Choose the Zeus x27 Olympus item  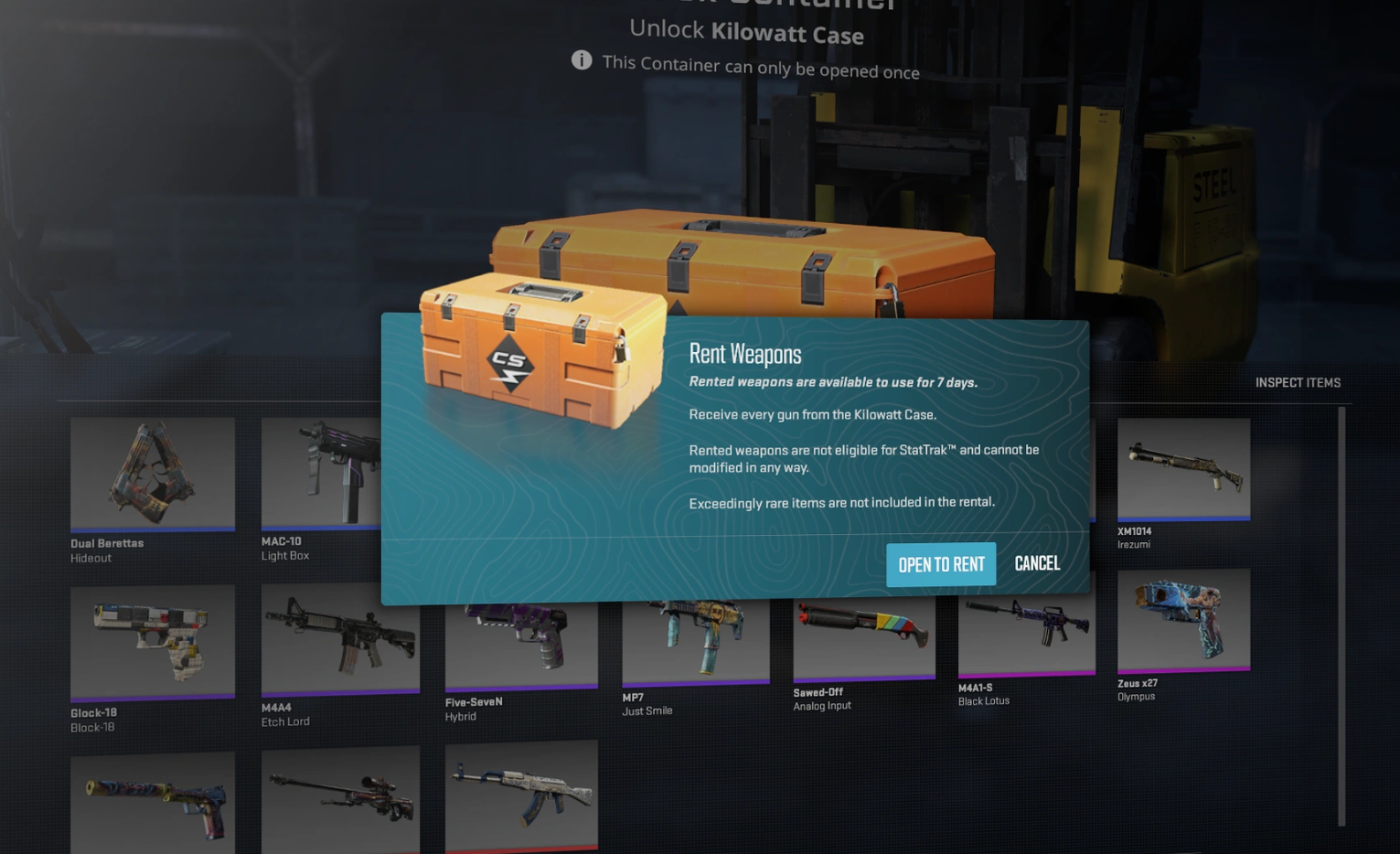point(1183,619)
